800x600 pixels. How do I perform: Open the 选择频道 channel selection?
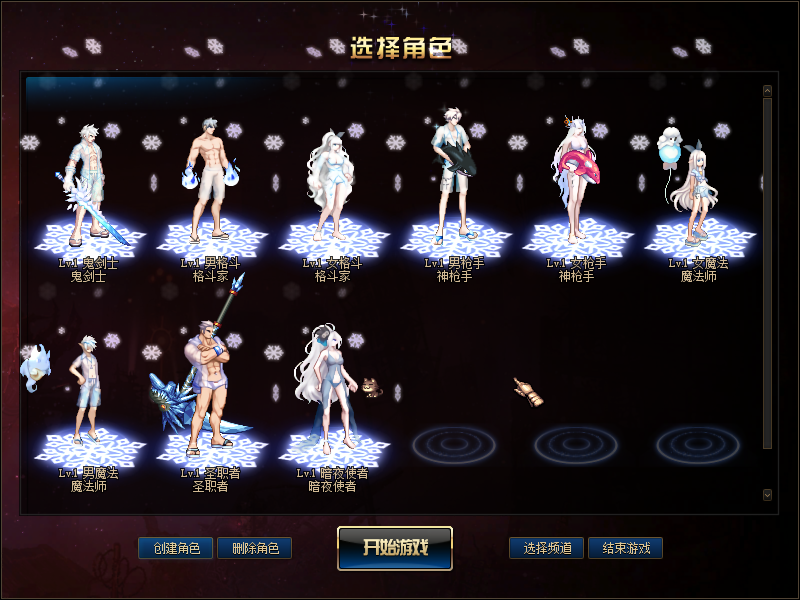547,548
